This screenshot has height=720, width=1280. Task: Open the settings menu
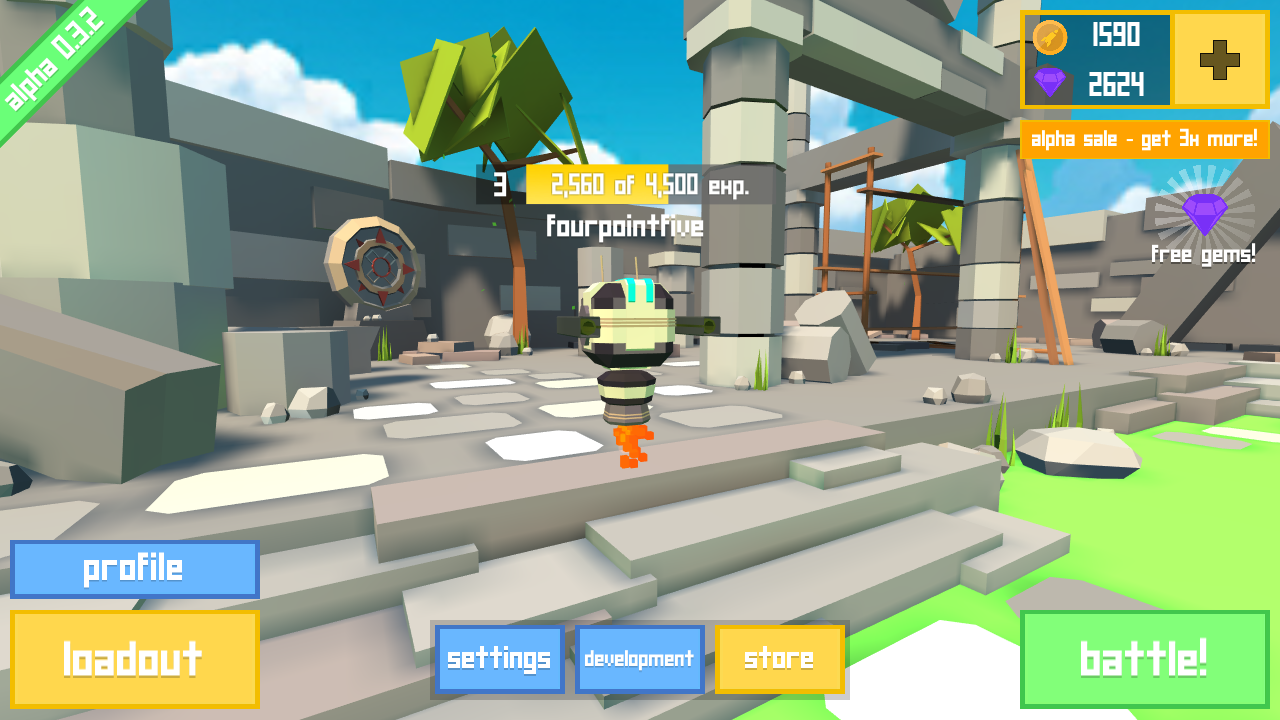click(498, 659)
